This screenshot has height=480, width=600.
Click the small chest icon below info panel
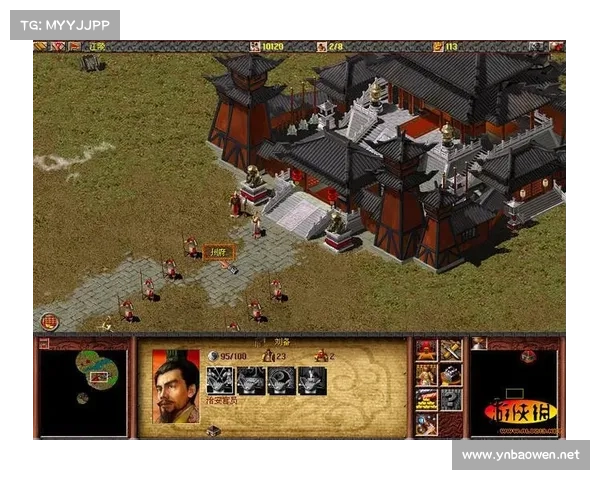point(212,431)
